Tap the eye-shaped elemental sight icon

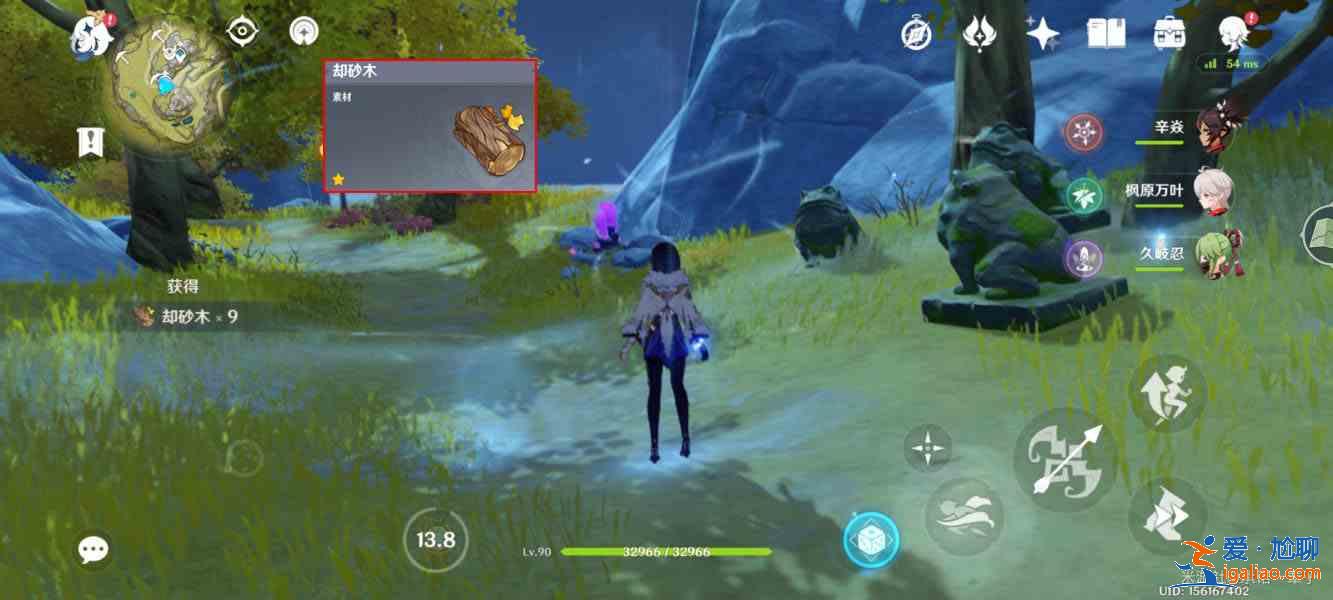[x=242, y=32]
